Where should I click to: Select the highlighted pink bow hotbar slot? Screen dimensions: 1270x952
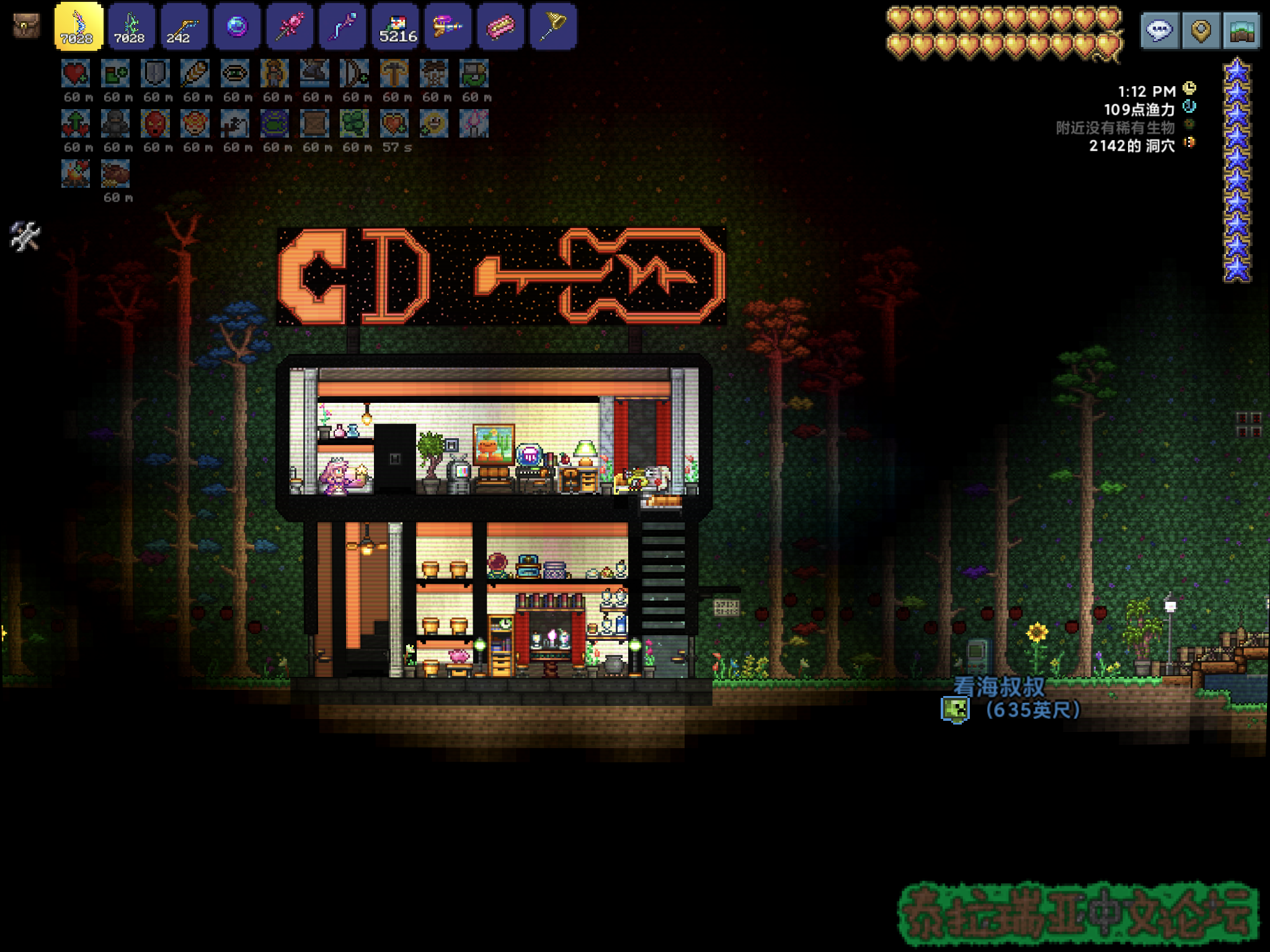pyautogui.click(x=78, y=26)
